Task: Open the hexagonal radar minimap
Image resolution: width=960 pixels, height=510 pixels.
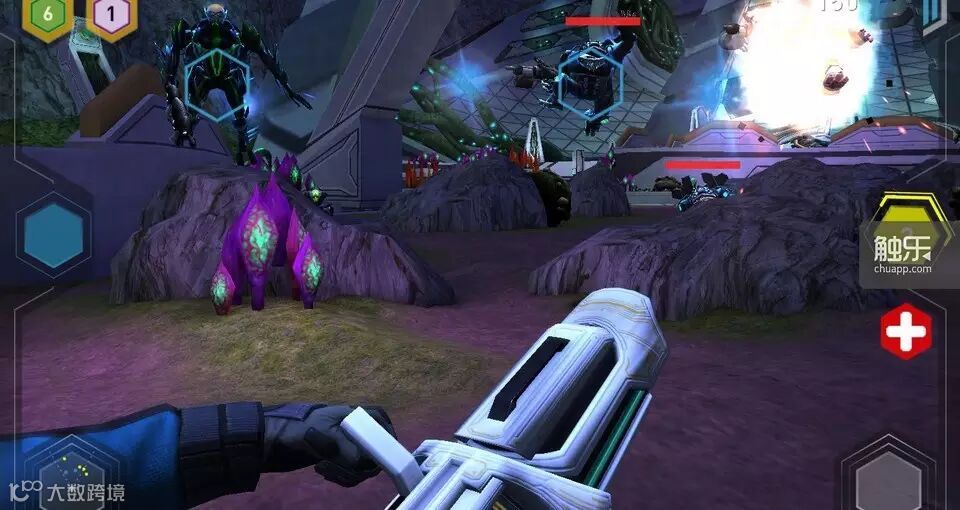Action: (71, 474)
